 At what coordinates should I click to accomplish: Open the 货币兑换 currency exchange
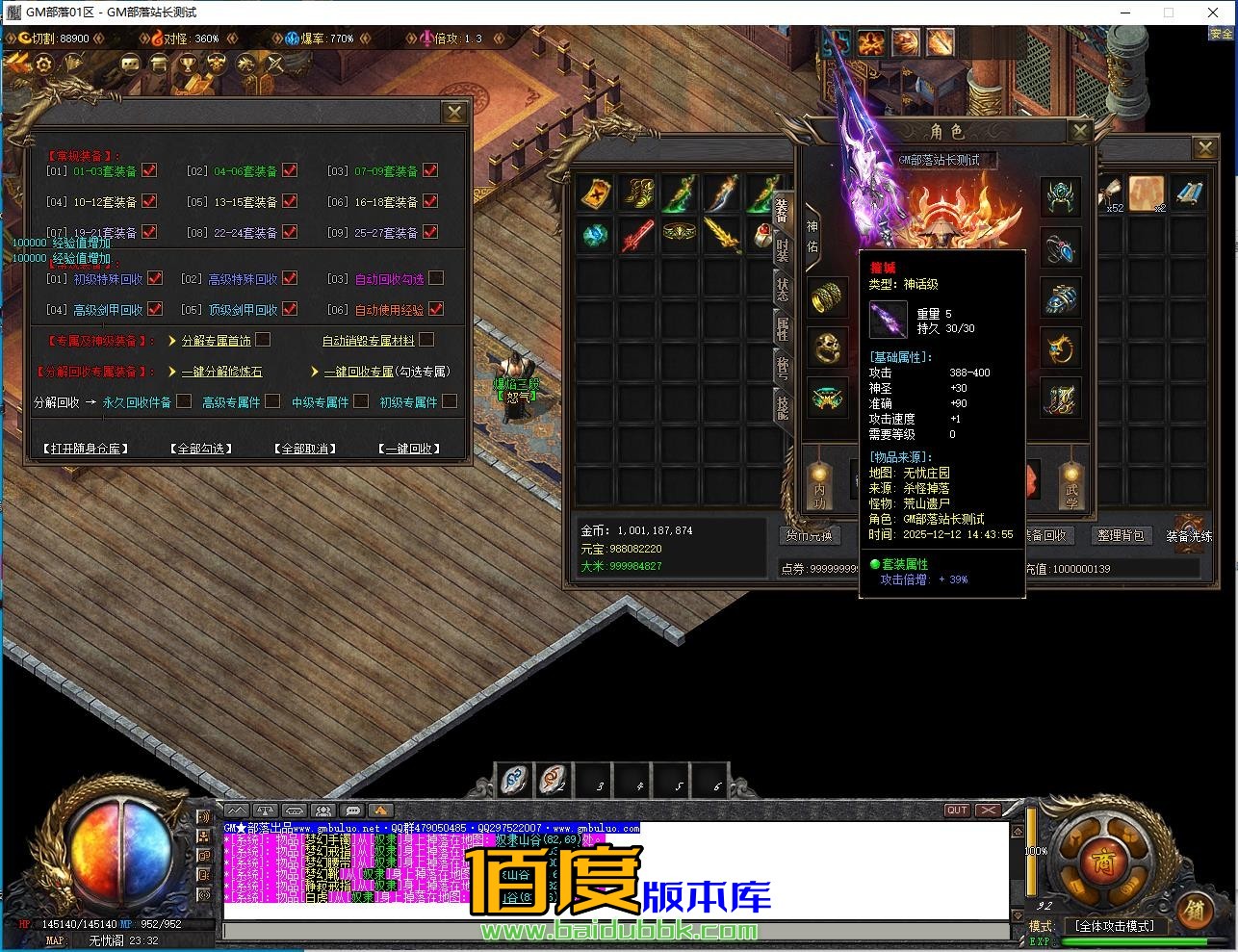(808, 535)
